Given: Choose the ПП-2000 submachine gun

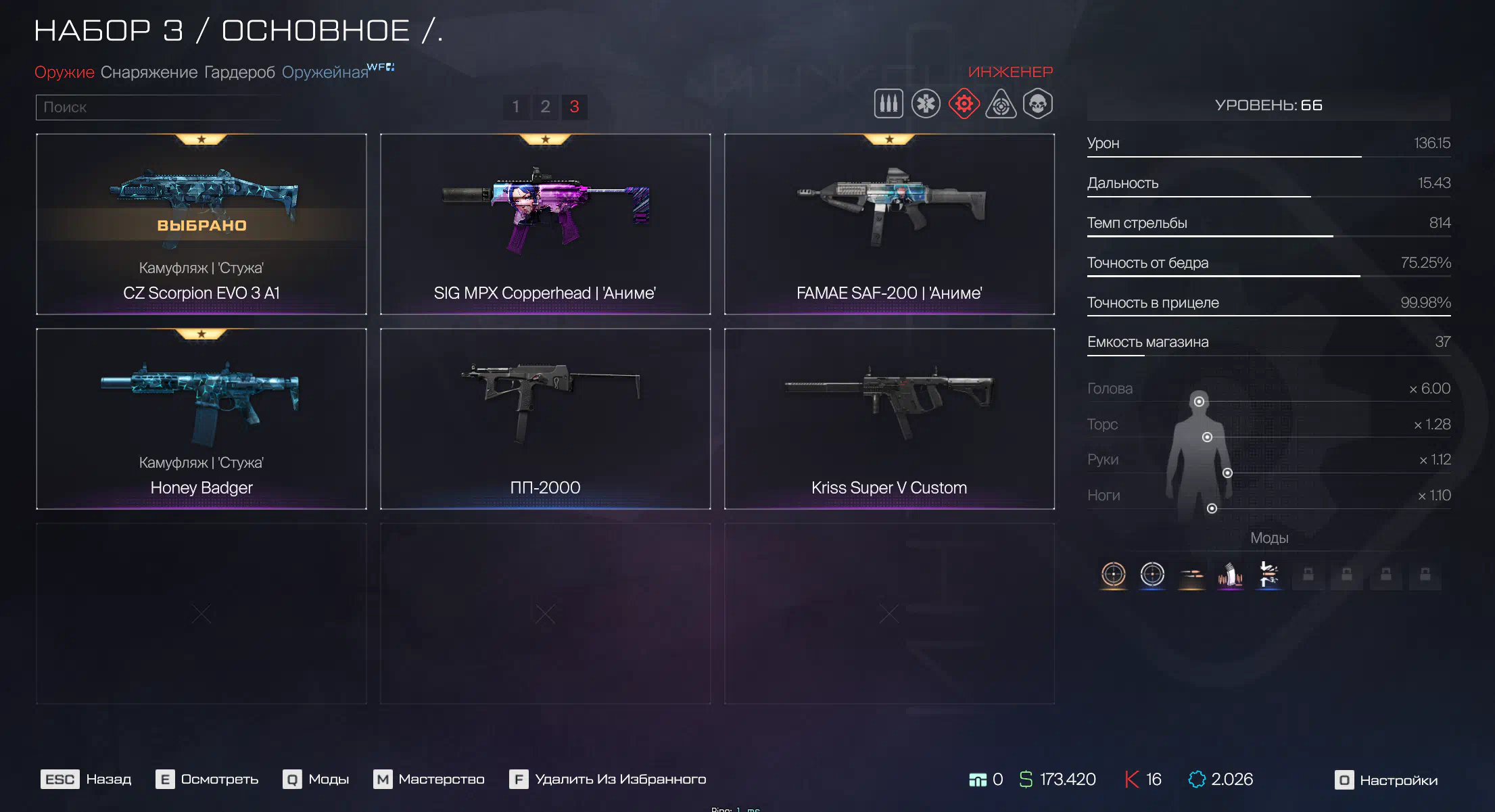Looking at the screenshot, I should (545, 419).
